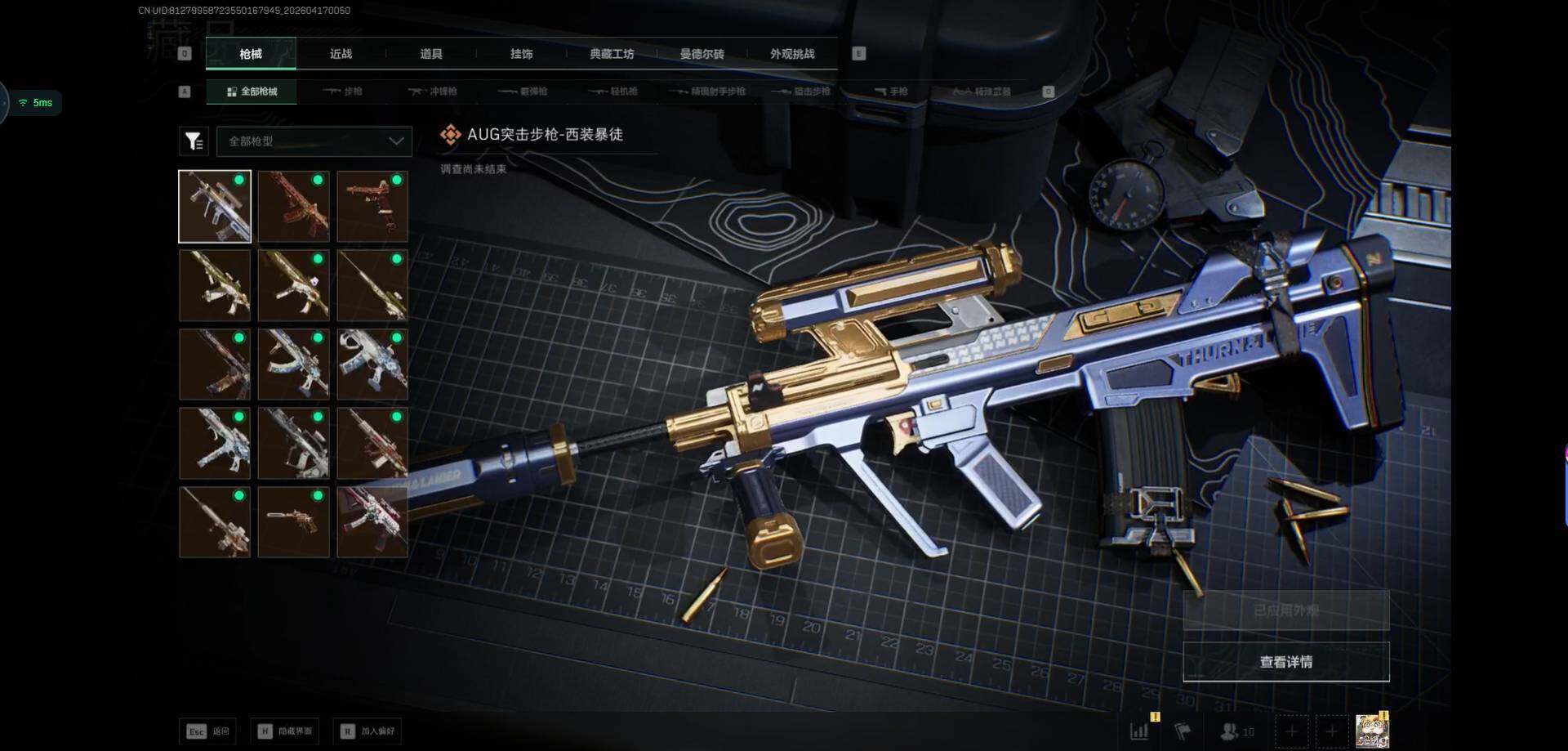
Task: Open the 全部枪型 gun type dropdown
Action: pos(314,141)
